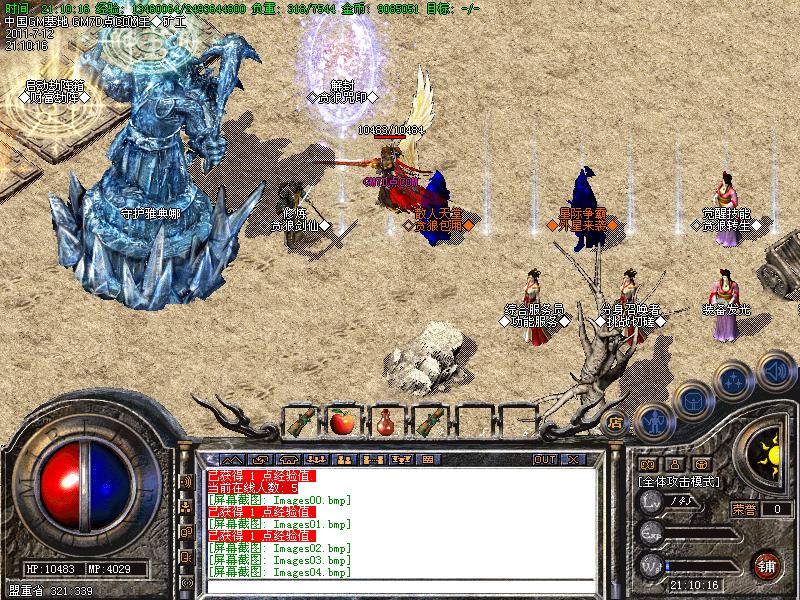Toggle the 全体攻击模式 attack mode label

[679, 481]
